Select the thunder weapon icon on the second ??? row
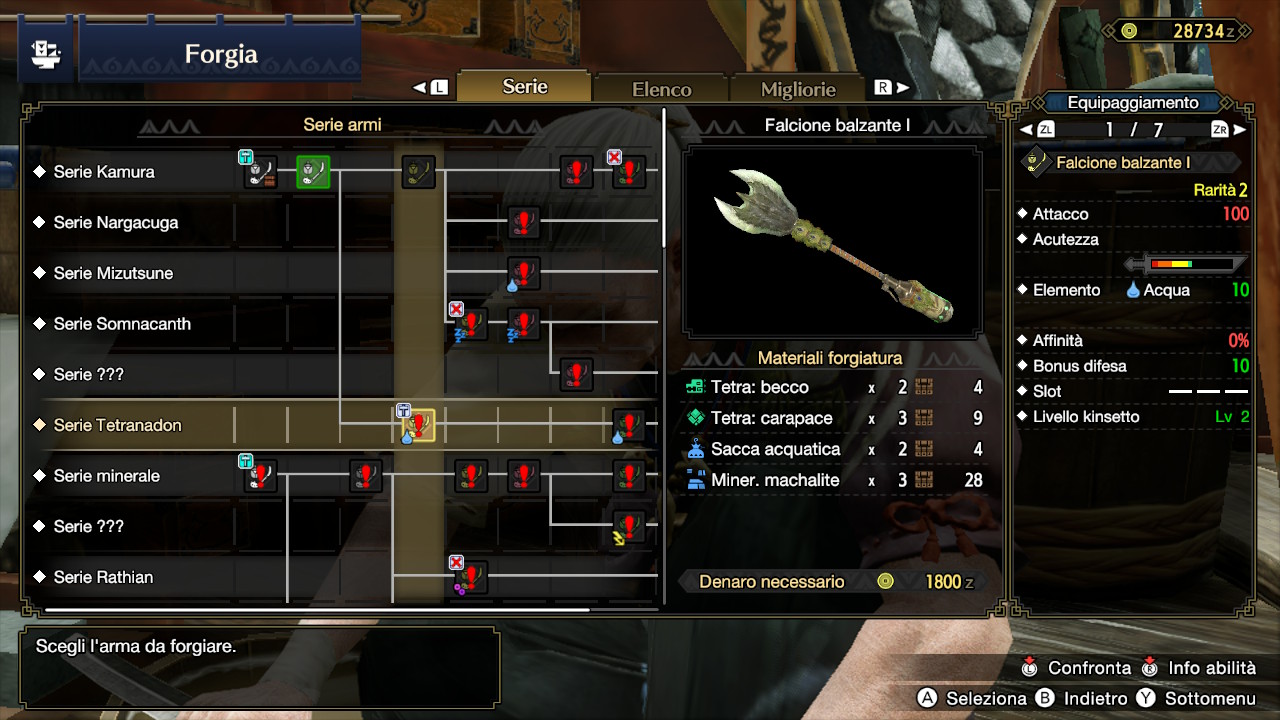This screenshot has width=1280, height=720. (x=628, y=528)
